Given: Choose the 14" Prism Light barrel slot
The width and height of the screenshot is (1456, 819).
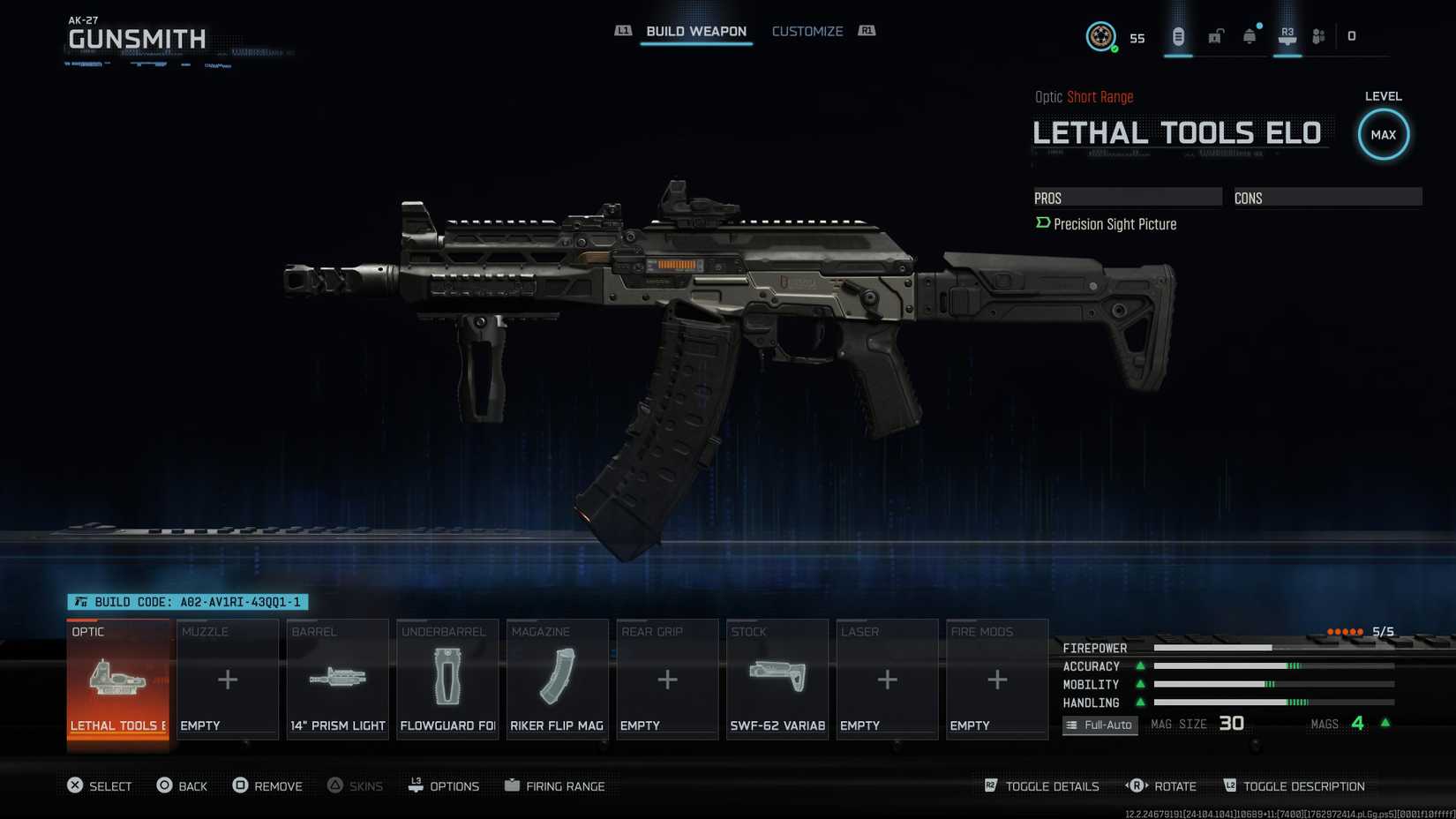Looking at the screenshot, I should pos(338,680).
